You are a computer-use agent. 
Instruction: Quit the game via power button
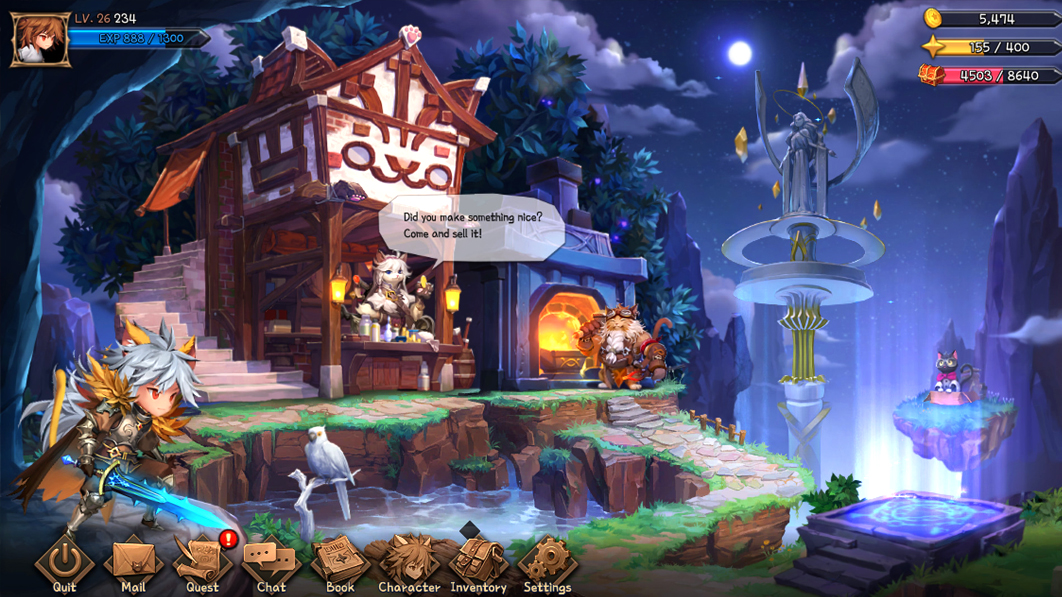tap(65, 560)
